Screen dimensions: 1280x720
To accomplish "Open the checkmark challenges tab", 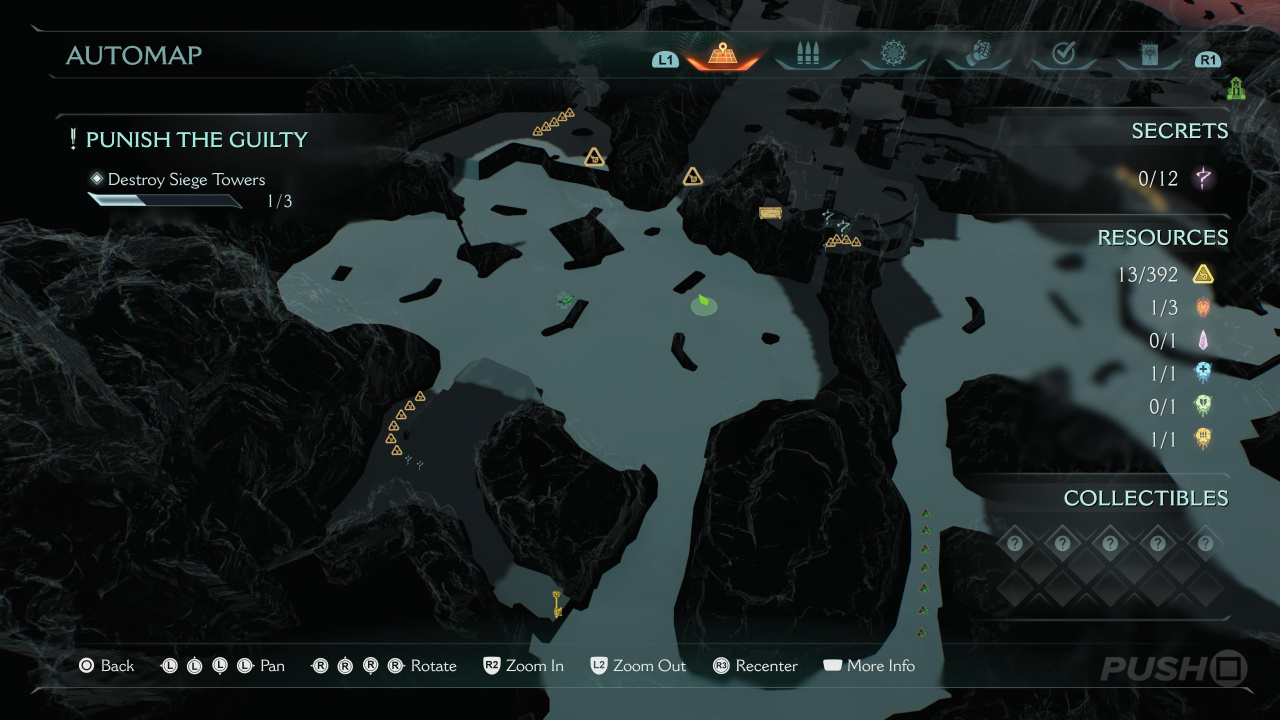I will [x=1063, y=54].
